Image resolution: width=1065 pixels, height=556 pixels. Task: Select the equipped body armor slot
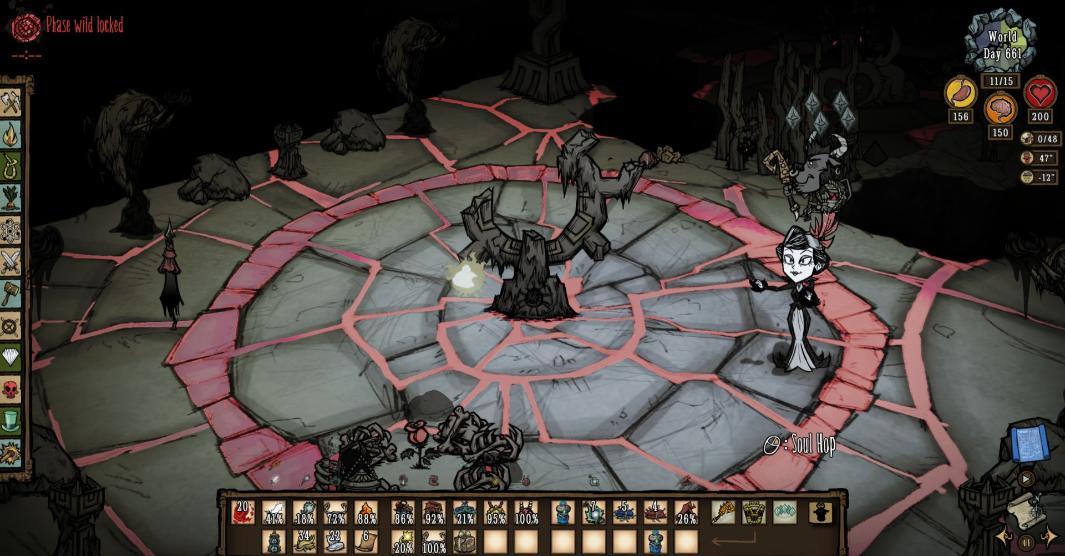click(x=754, y=513)
